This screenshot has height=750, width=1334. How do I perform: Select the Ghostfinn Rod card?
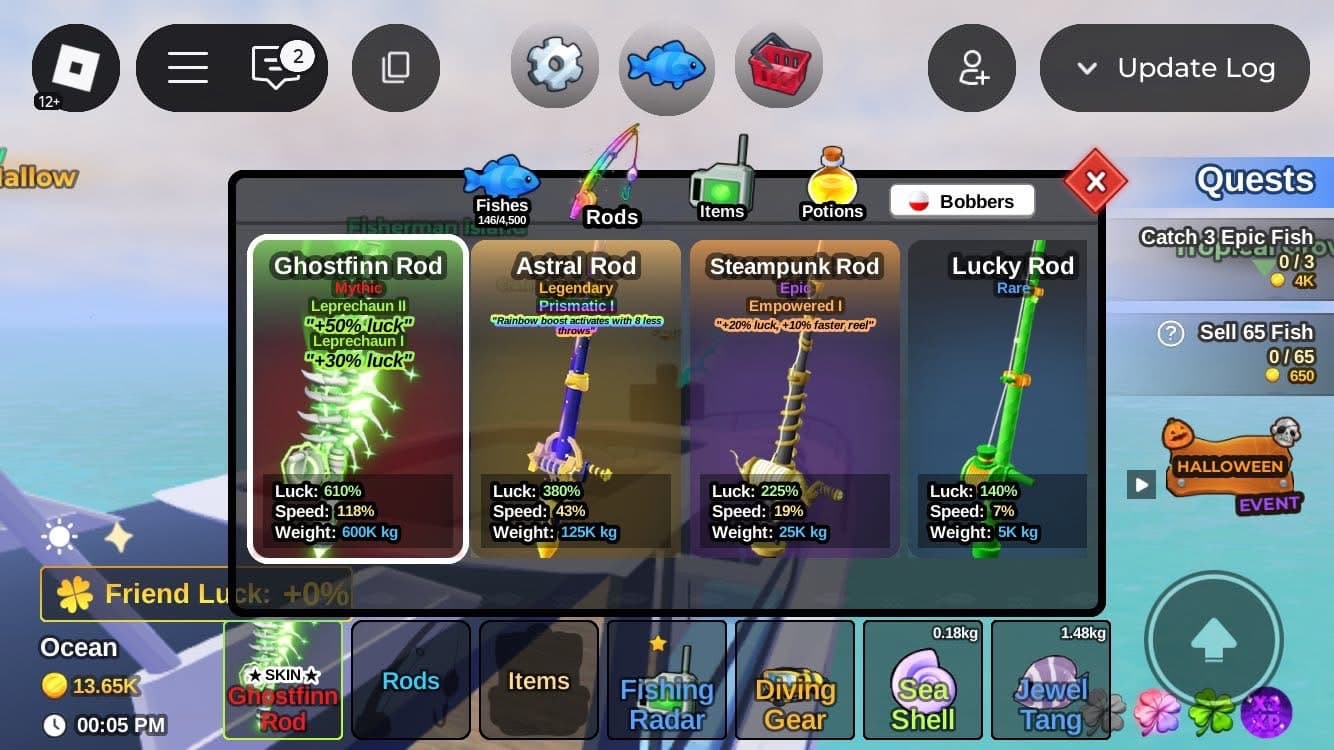pyautogui.click(x=358, y=400)
